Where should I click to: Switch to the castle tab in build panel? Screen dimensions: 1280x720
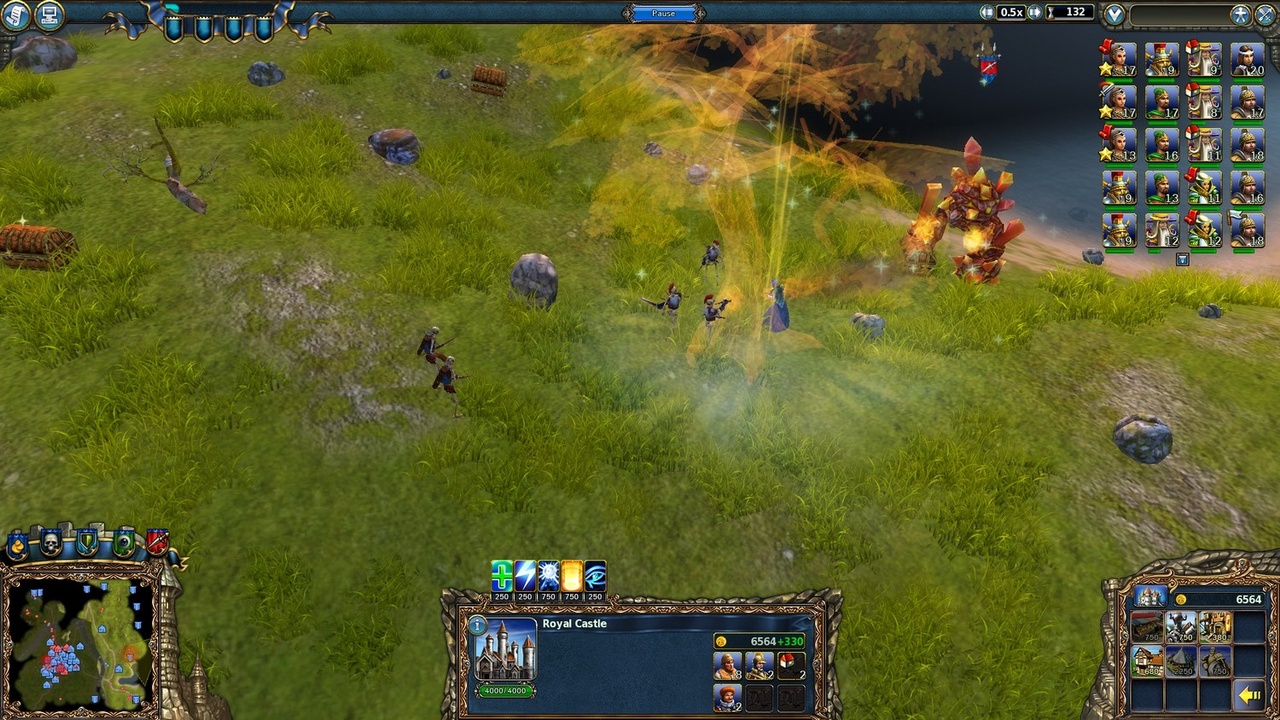tap(1149, 597)
